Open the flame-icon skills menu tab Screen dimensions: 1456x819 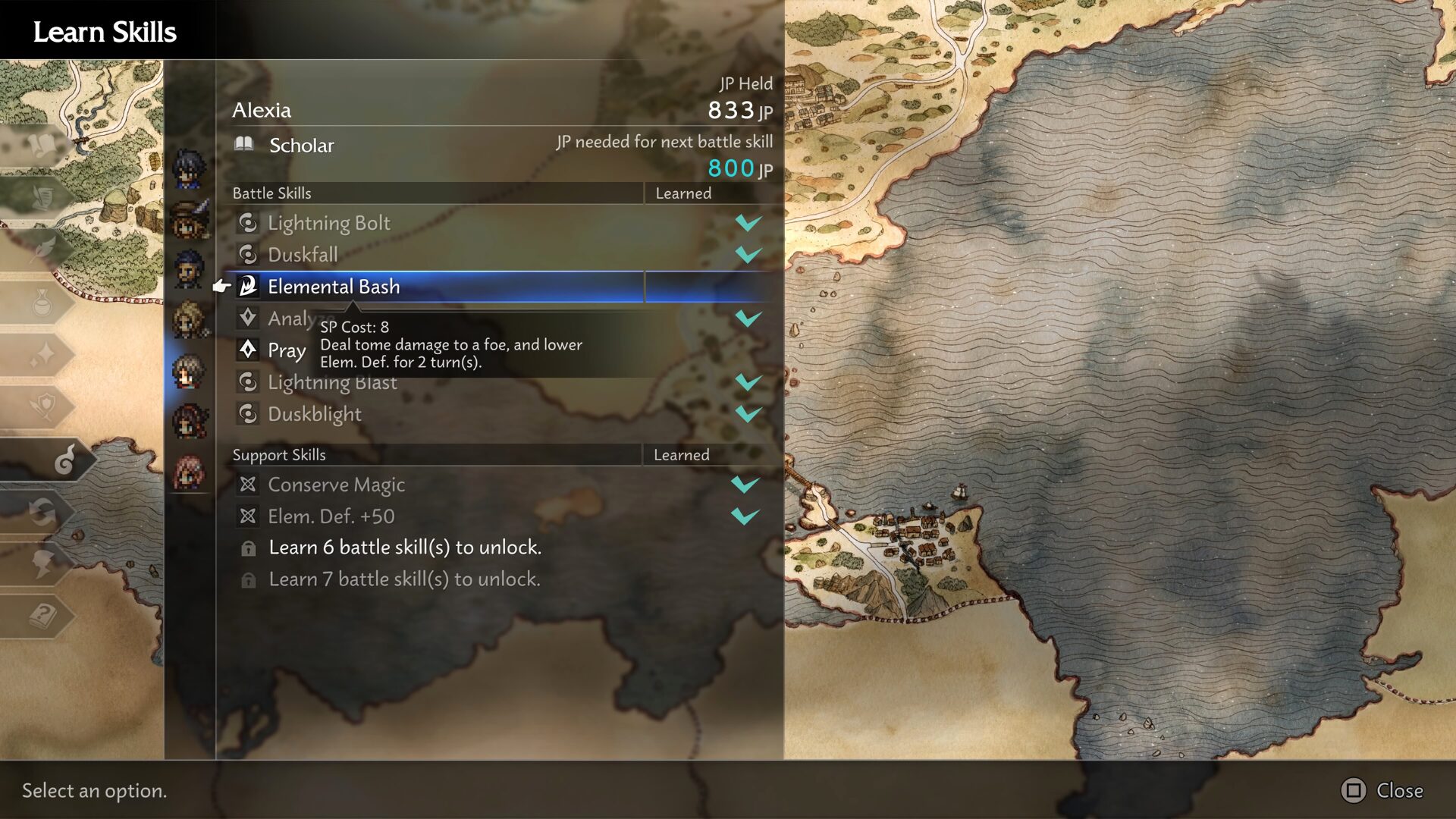[x=64, y=460]
